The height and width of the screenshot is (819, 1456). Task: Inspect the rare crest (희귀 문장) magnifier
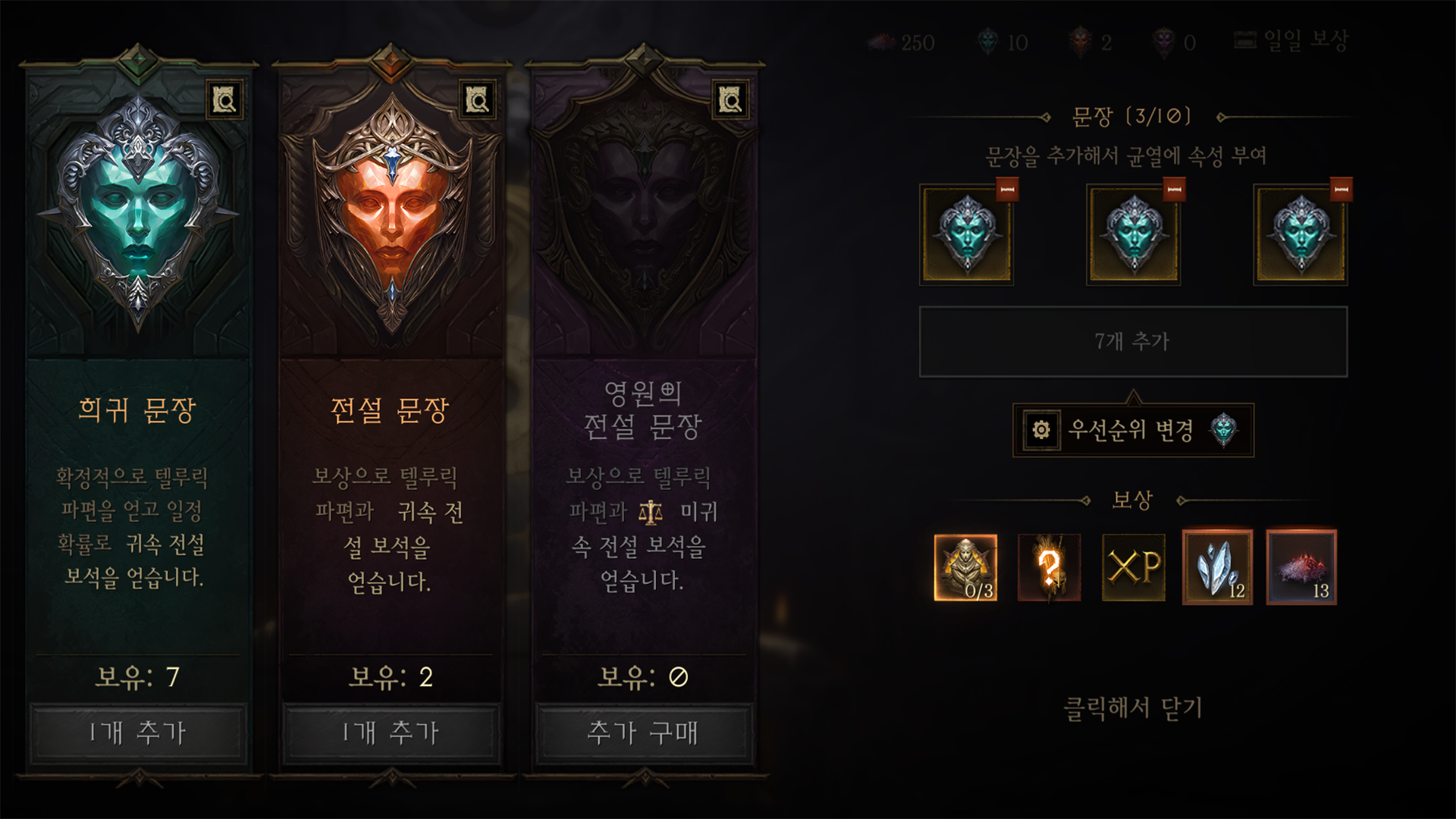coord(224,99)
